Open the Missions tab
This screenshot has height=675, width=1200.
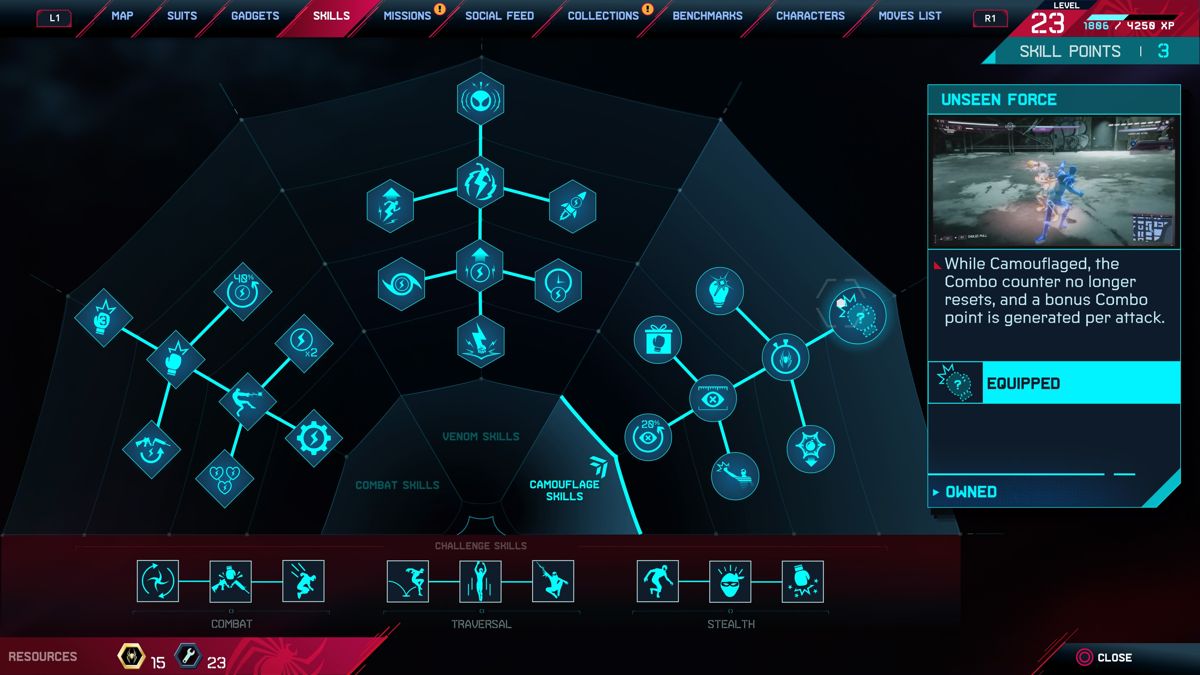pos(407,16)
